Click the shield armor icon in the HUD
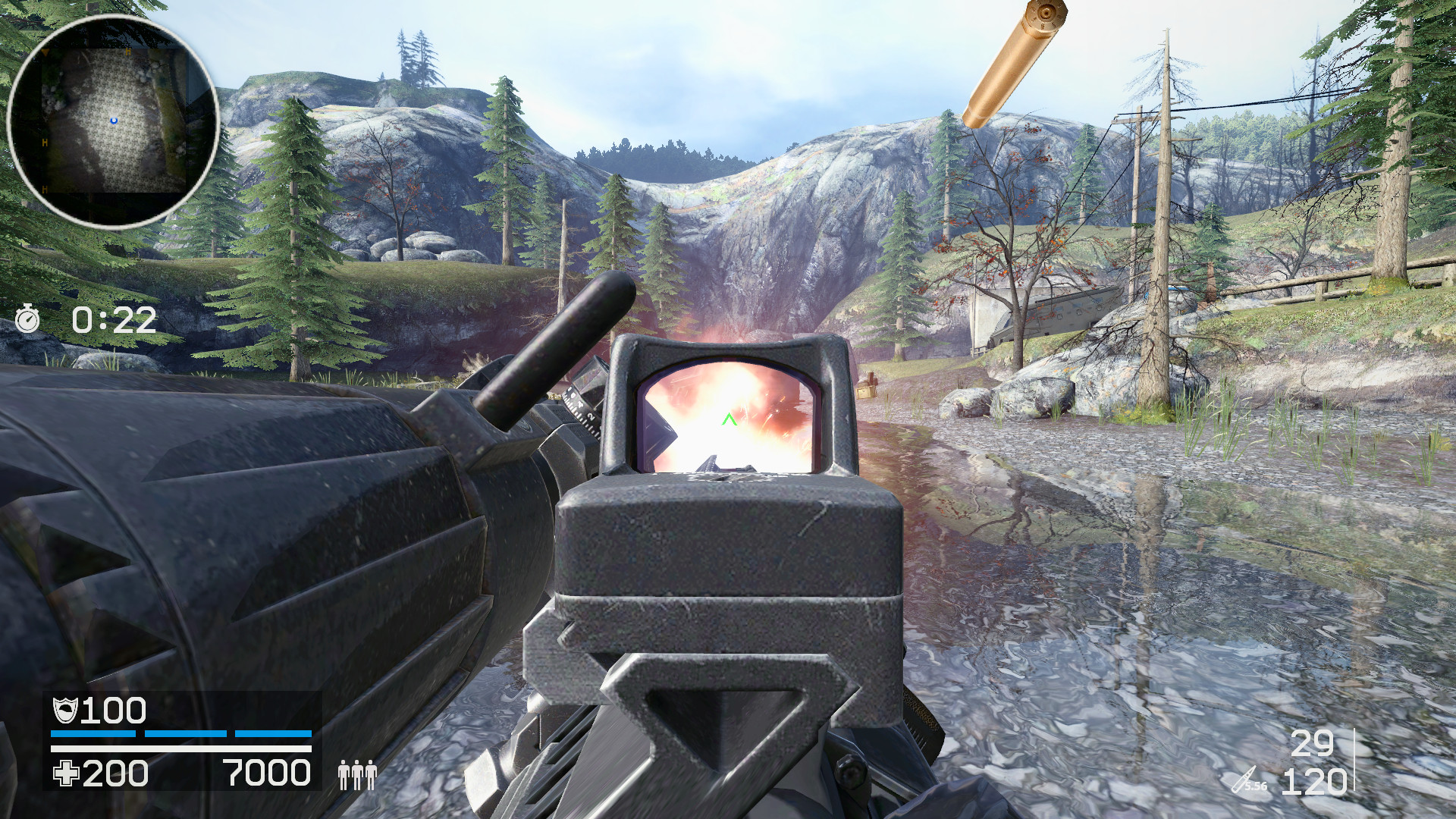 (x=67, y=710)
